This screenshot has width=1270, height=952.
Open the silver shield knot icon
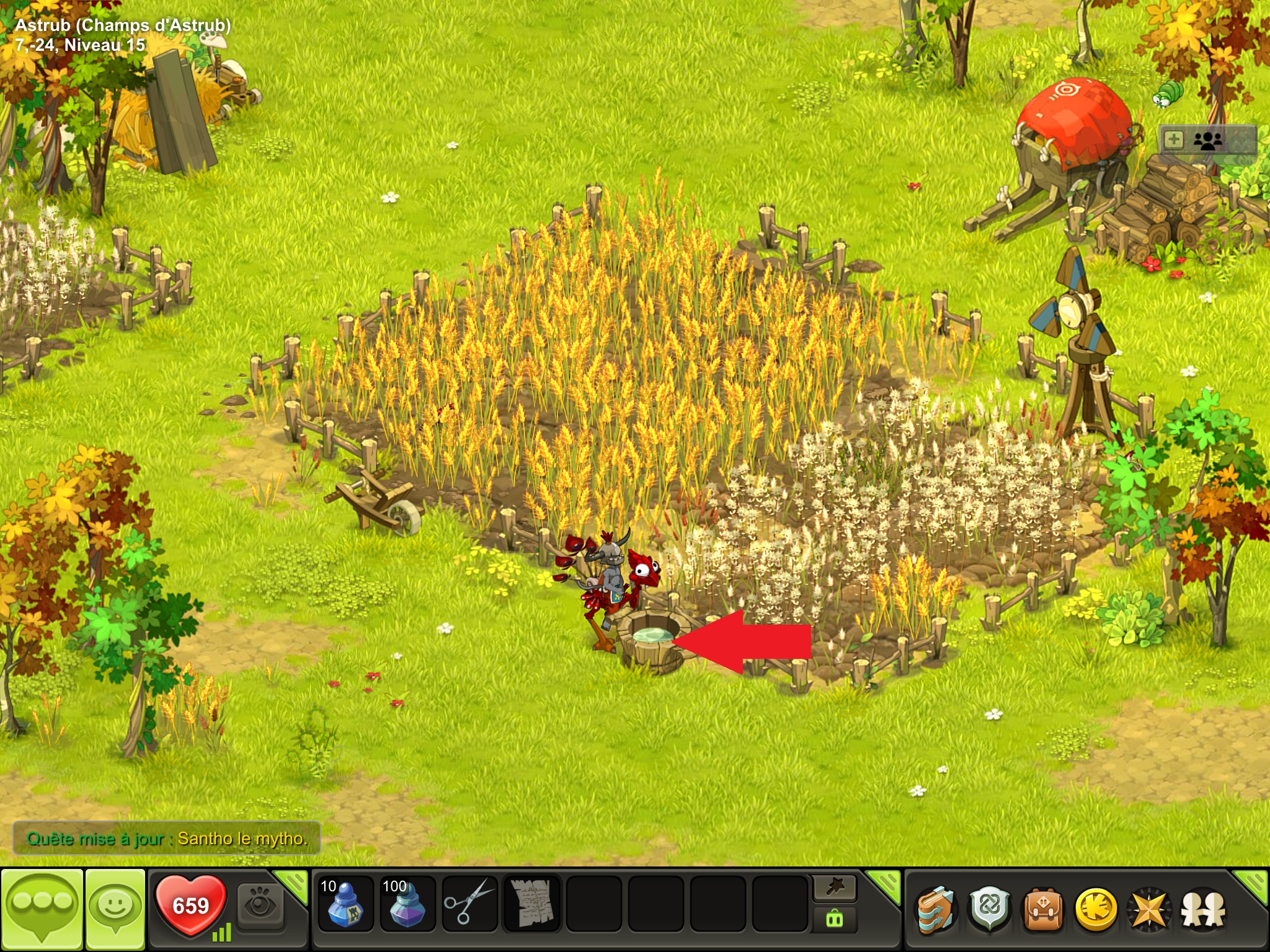pyautogui.click(x=989, y=910)
